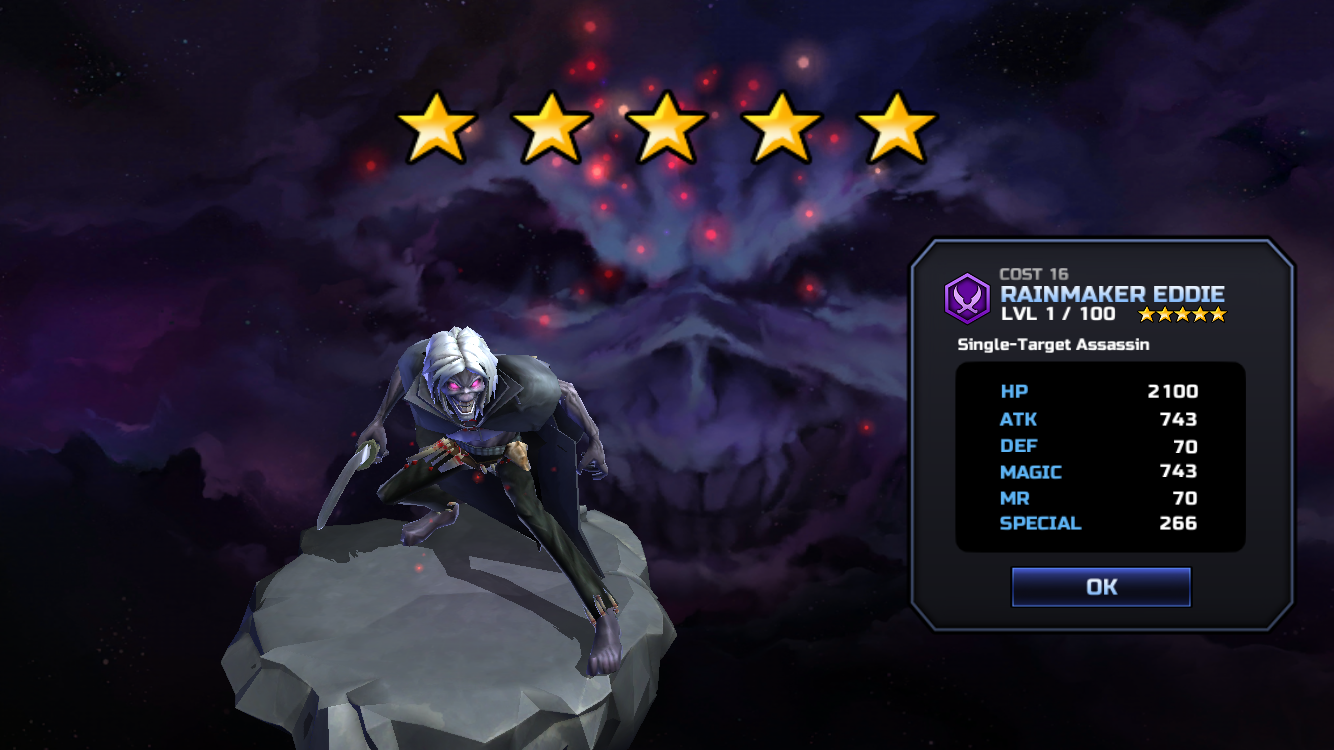The height and width of the screenshot is (750, 1334).
Task: Confirm with the OK button
Action: click(1101, 587)
